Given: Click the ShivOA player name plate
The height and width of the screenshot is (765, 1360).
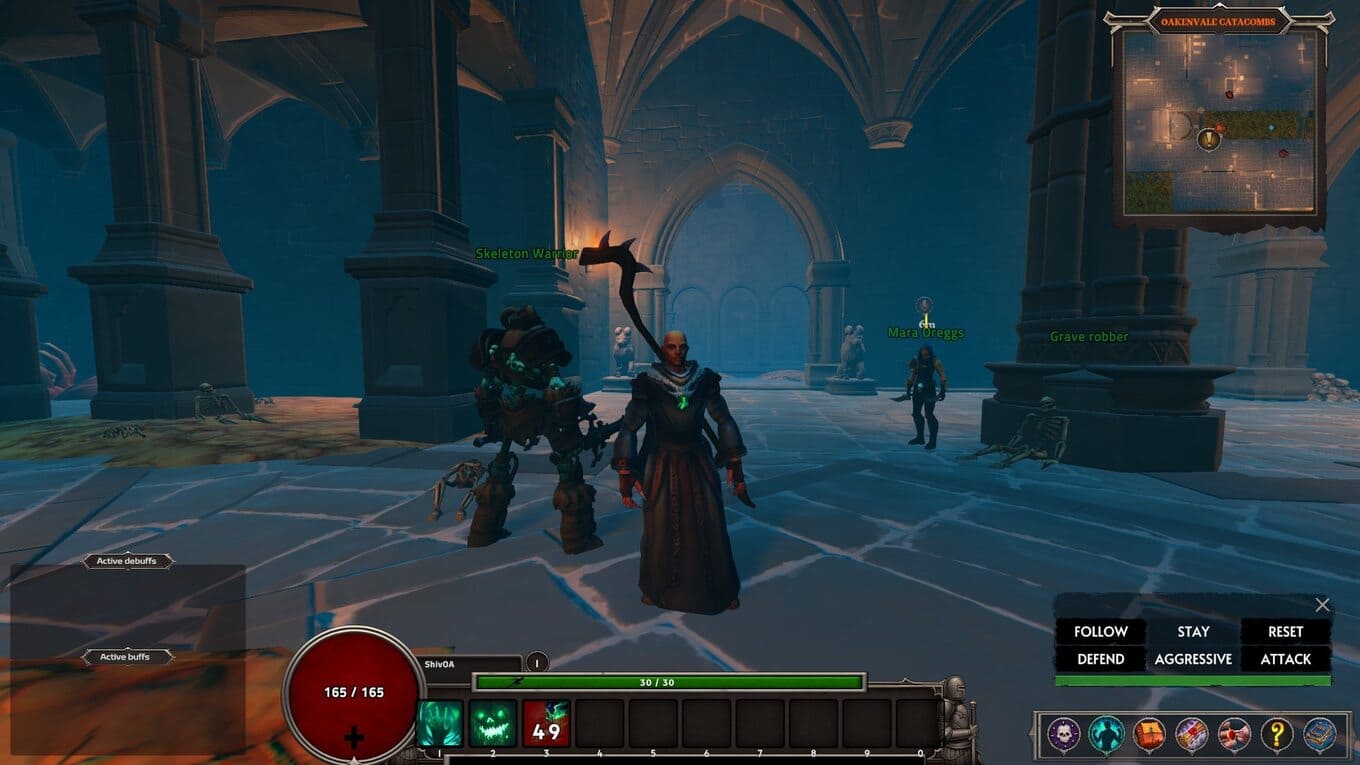Looking at the screenshot, I should (465, 662).
